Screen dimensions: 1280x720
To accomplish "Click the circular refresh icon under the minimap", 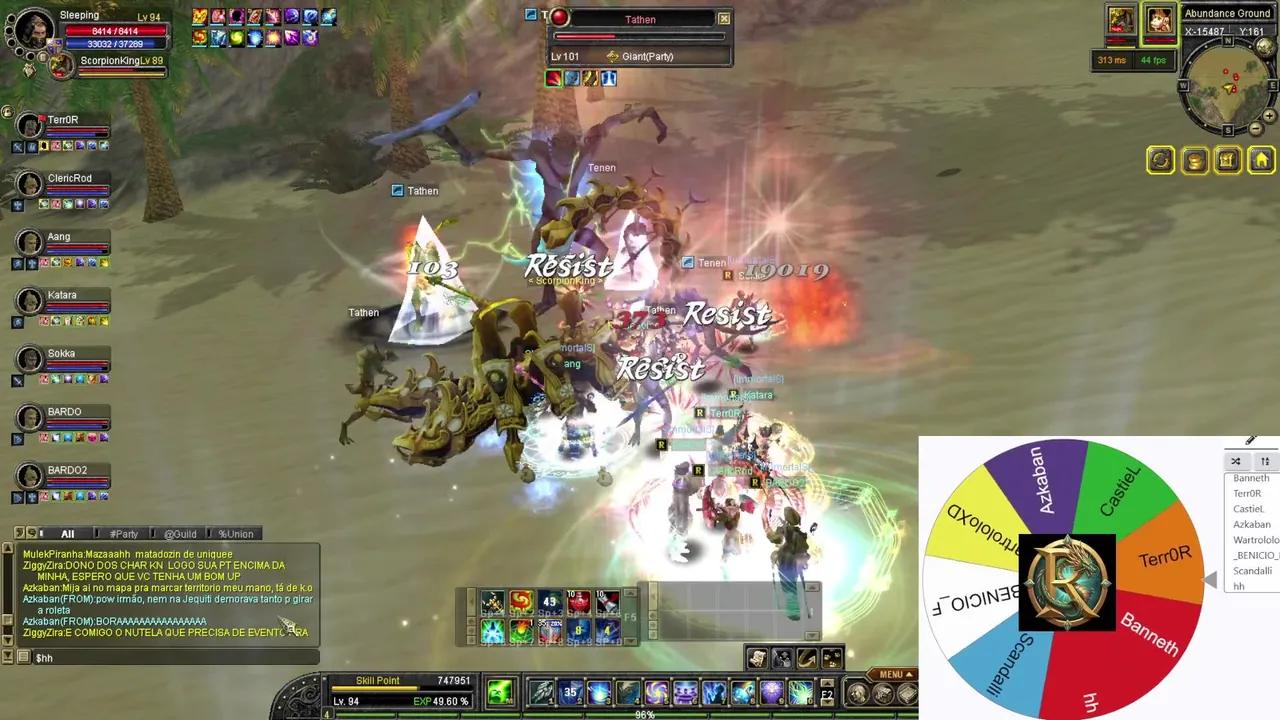I will pos(1160,160).
